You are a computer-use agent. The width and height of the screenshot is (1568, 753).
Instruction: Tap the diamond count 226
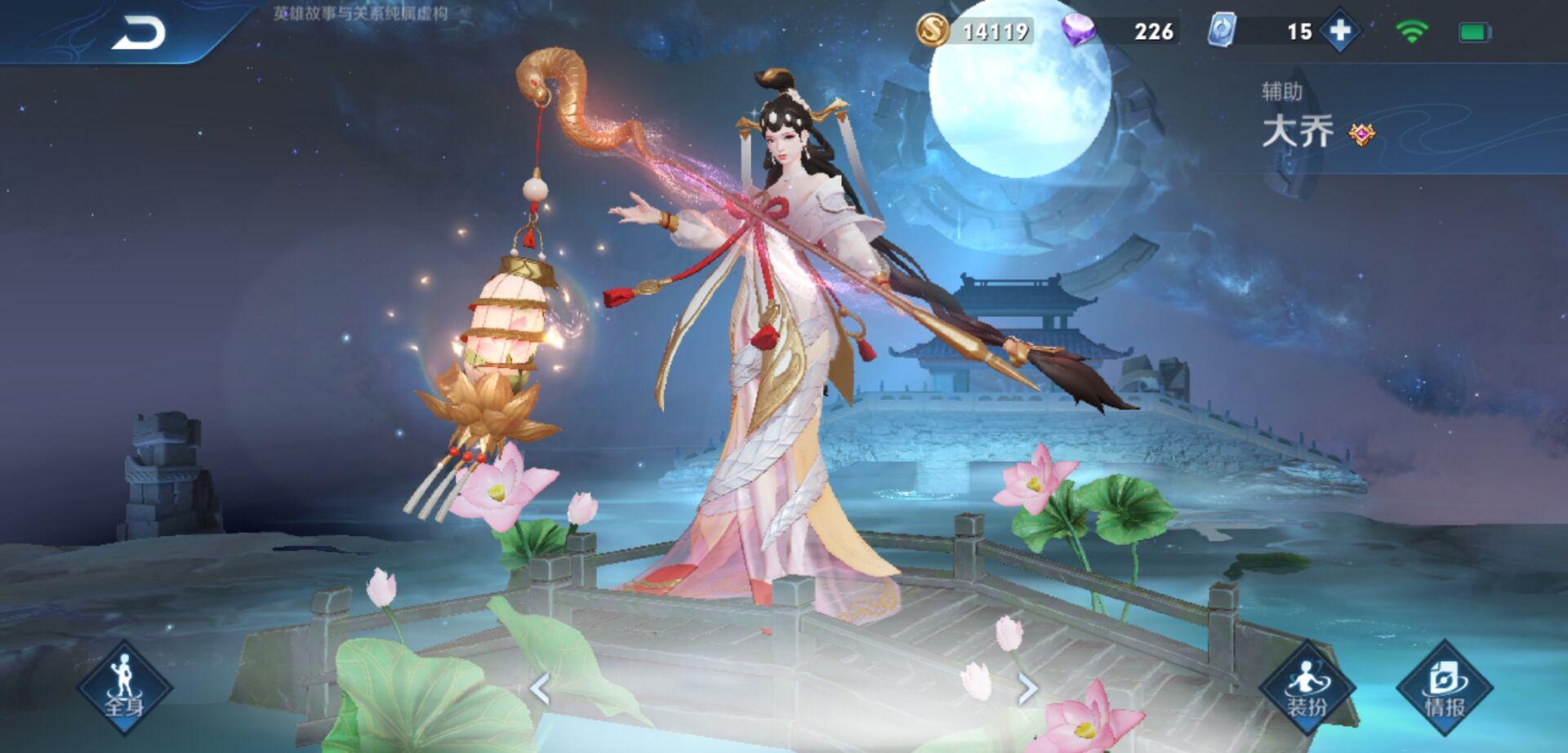coord(1152,30)
